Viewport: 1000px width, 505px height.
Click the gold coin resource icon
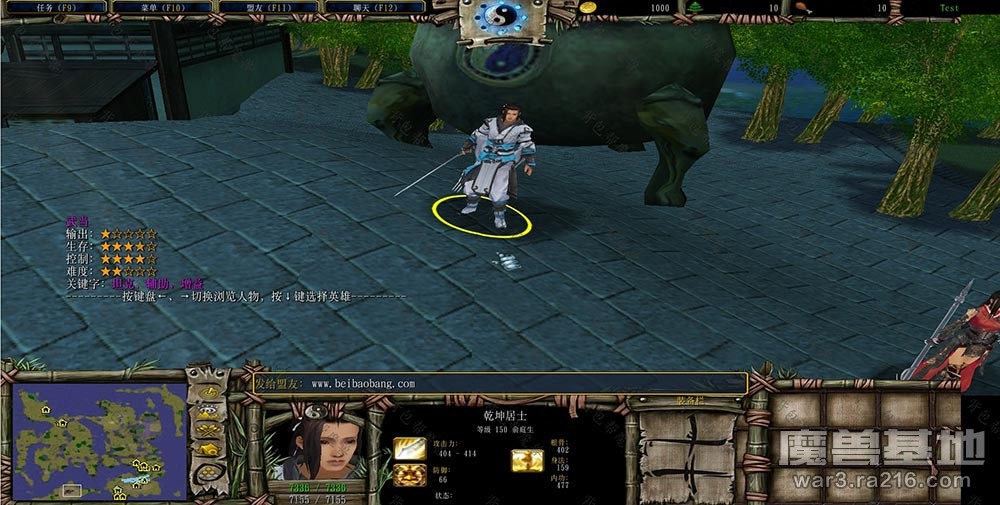(x=589, y=7)
